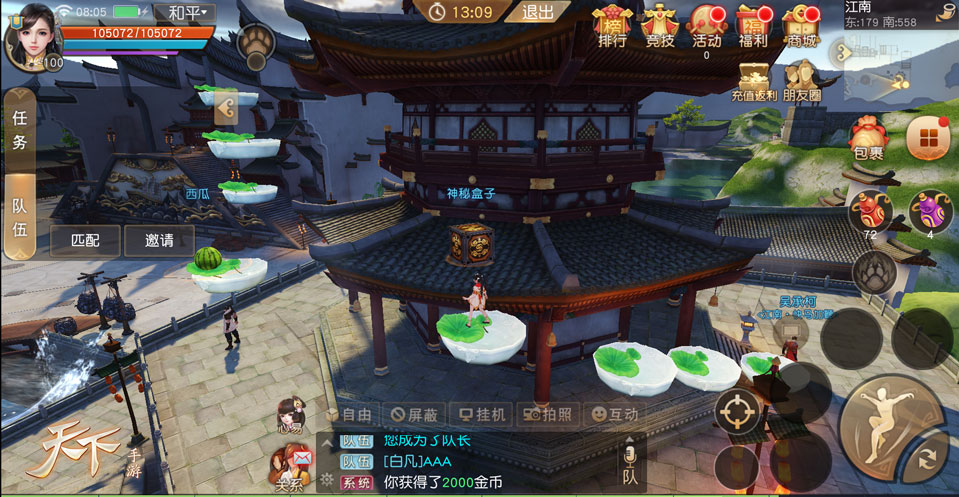Open the 朋友圈 friends circle

801,80
